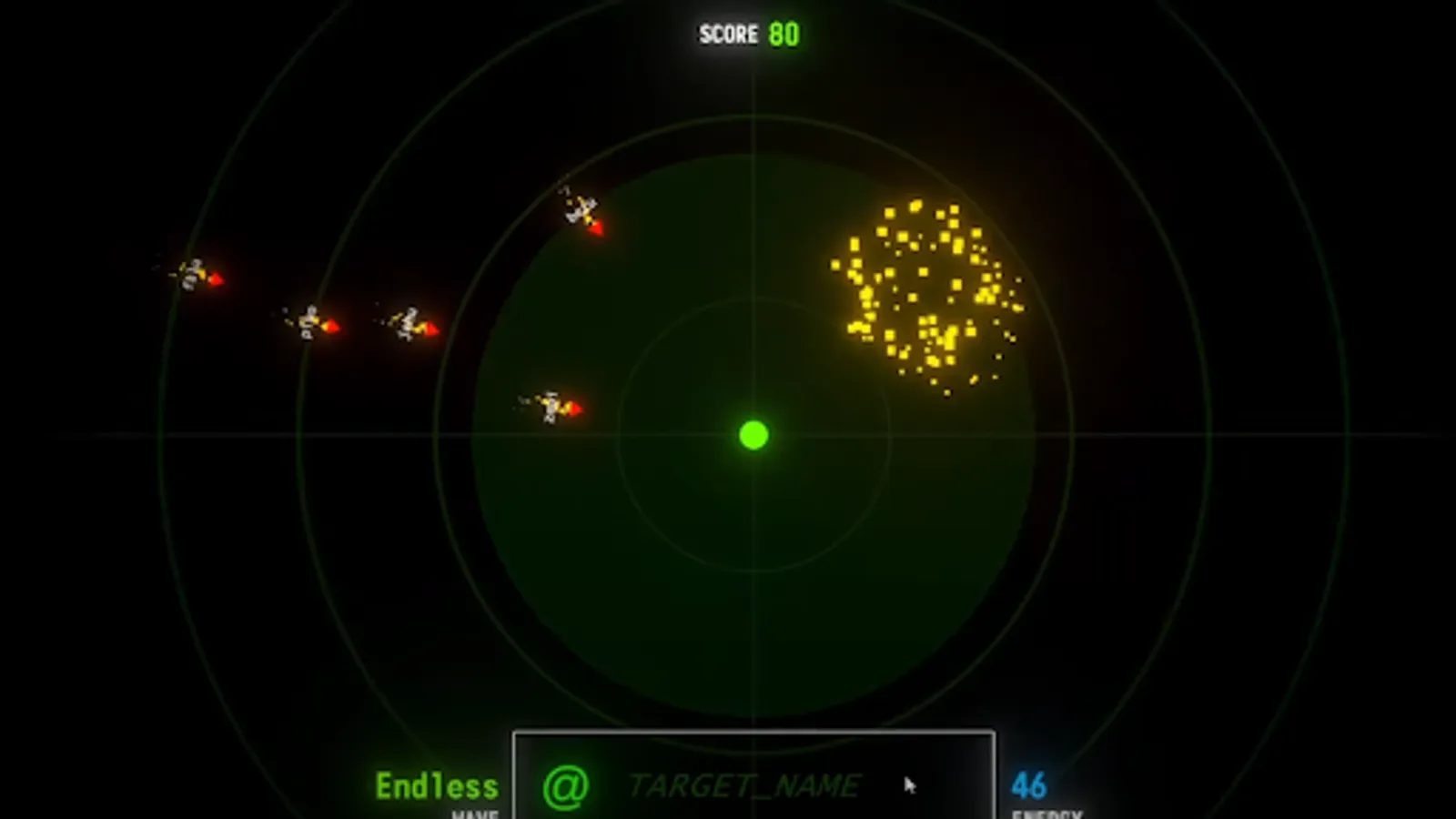
Task: Select the missile approaching from the far left
Action: click(x=196, y=275)
